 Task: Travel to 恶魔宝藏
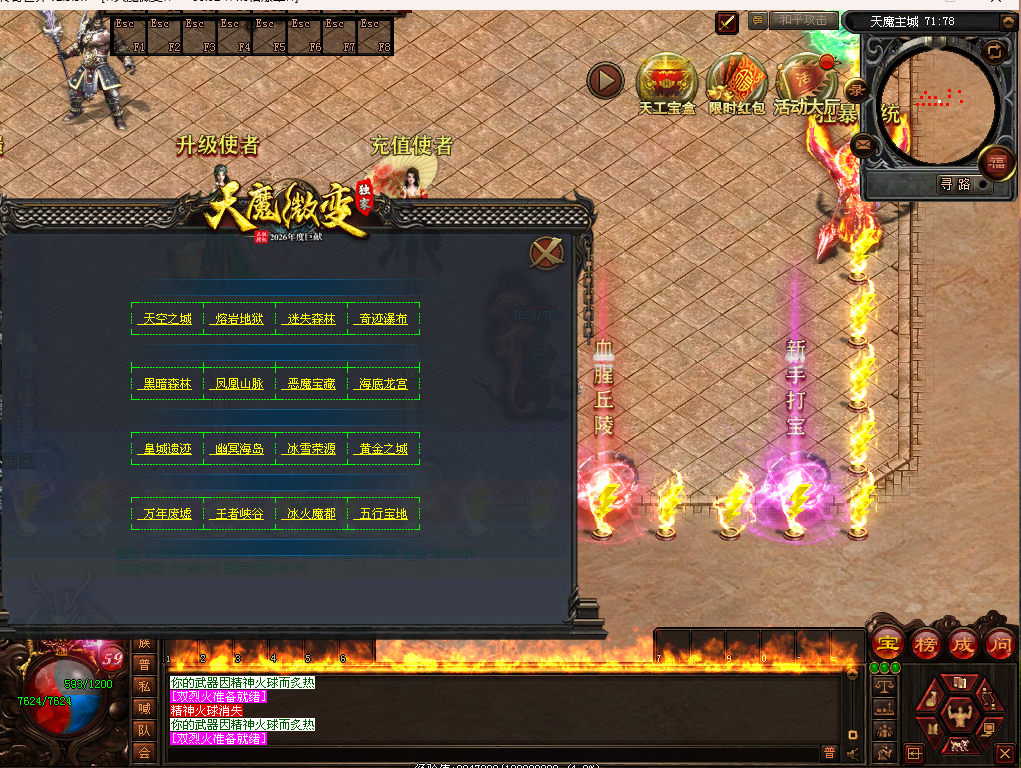tap(311, 383)
